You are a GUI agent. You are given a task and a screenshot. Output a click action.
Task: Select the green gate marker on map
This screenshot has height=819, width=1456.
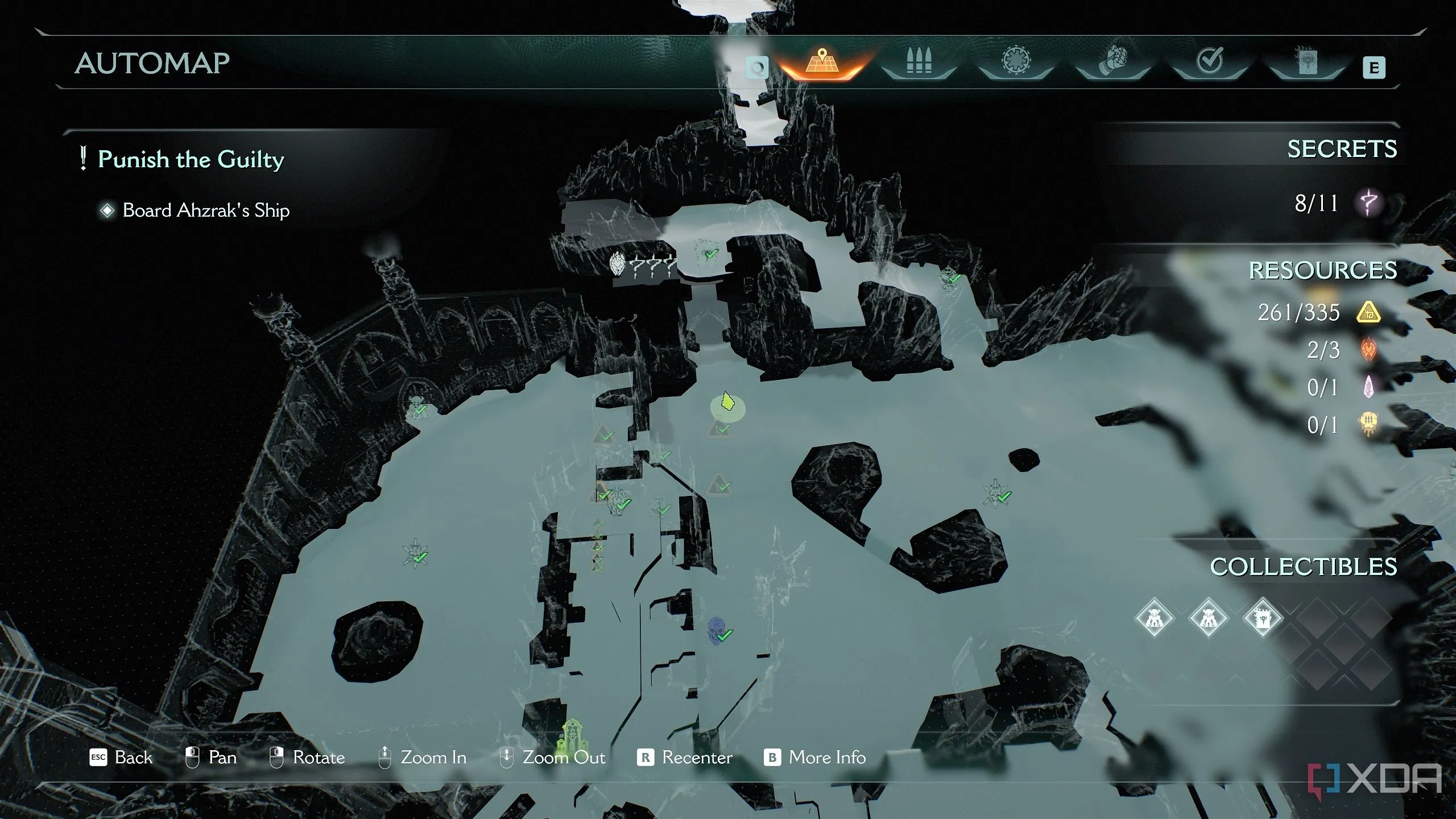point(570,734)
